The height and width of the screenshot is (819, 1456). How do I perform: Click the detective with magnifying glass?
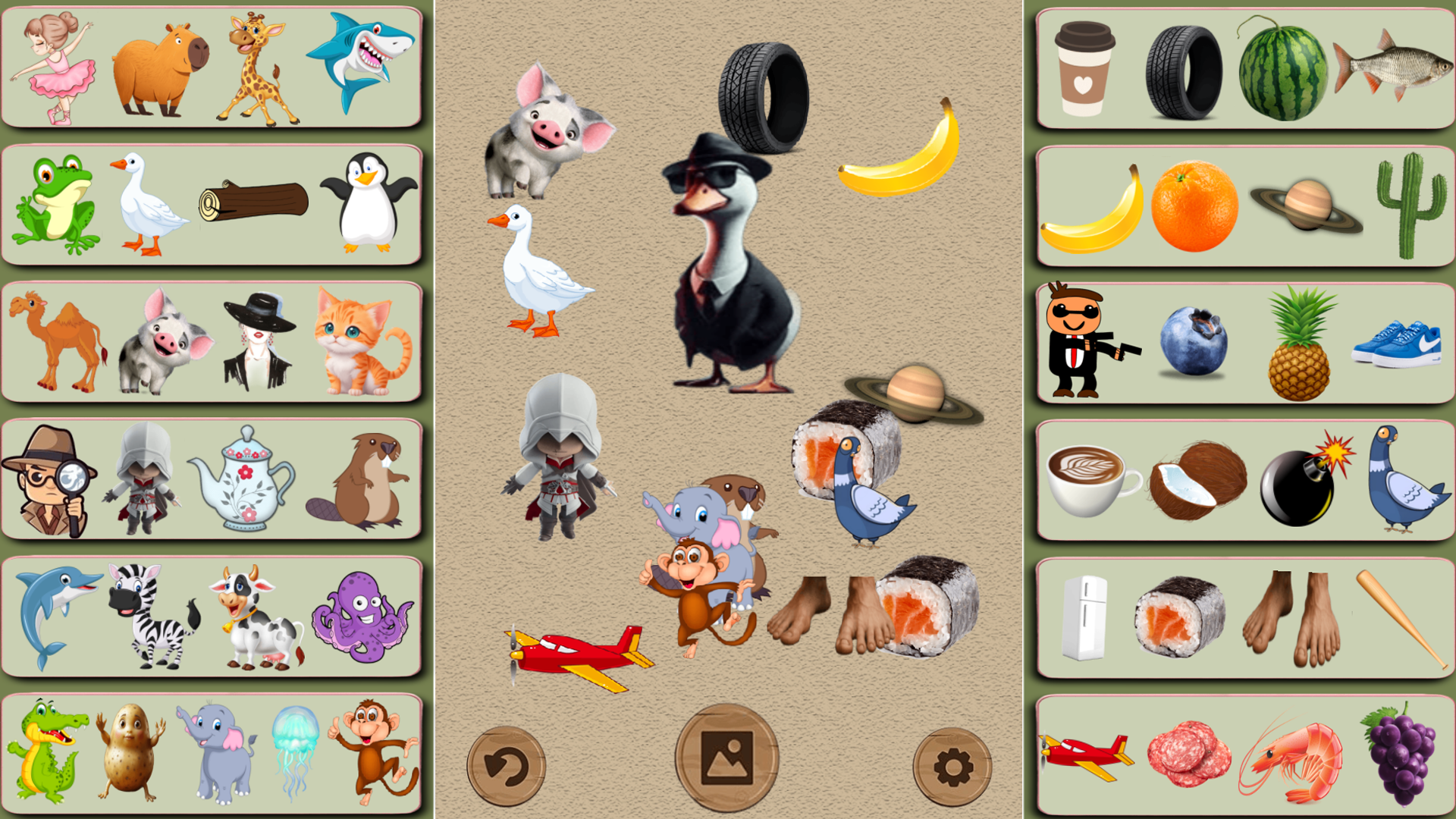(x=49, y=478)
